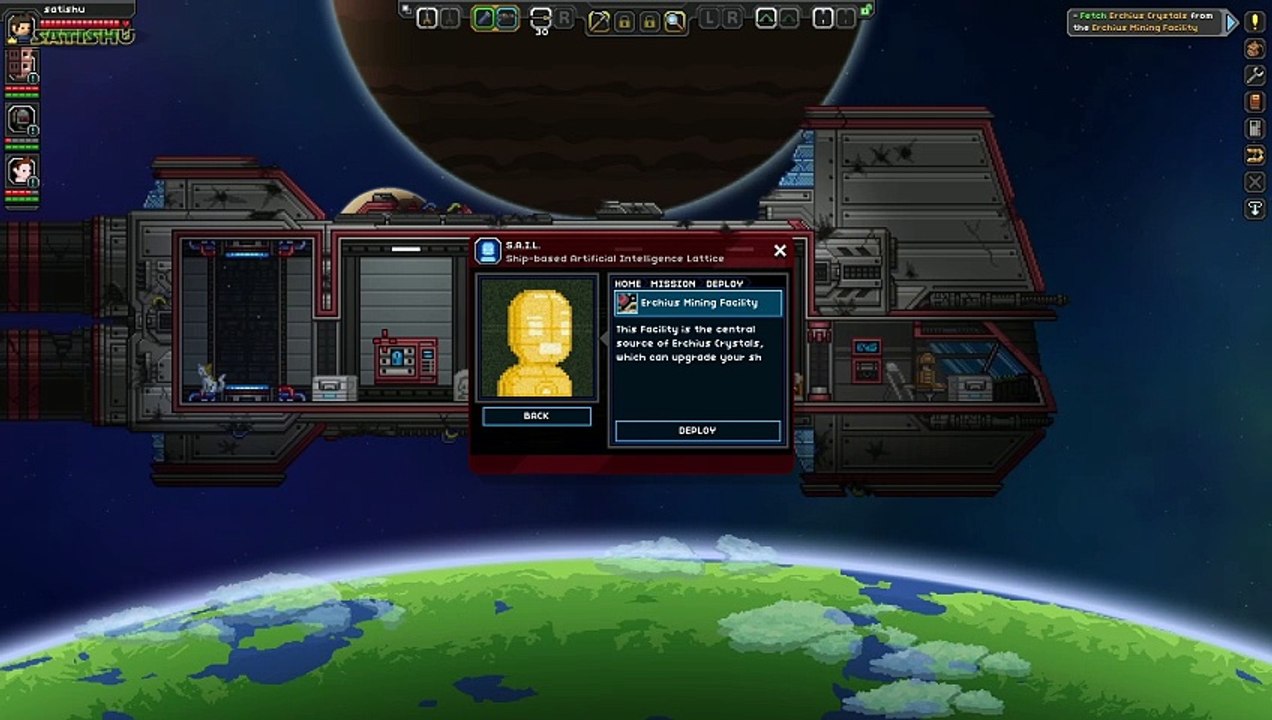The width and height of the screenshot is (1272, 720).
Task: Deploy to the Erchius Mining Facility
Action: click(x=697, y=431)
